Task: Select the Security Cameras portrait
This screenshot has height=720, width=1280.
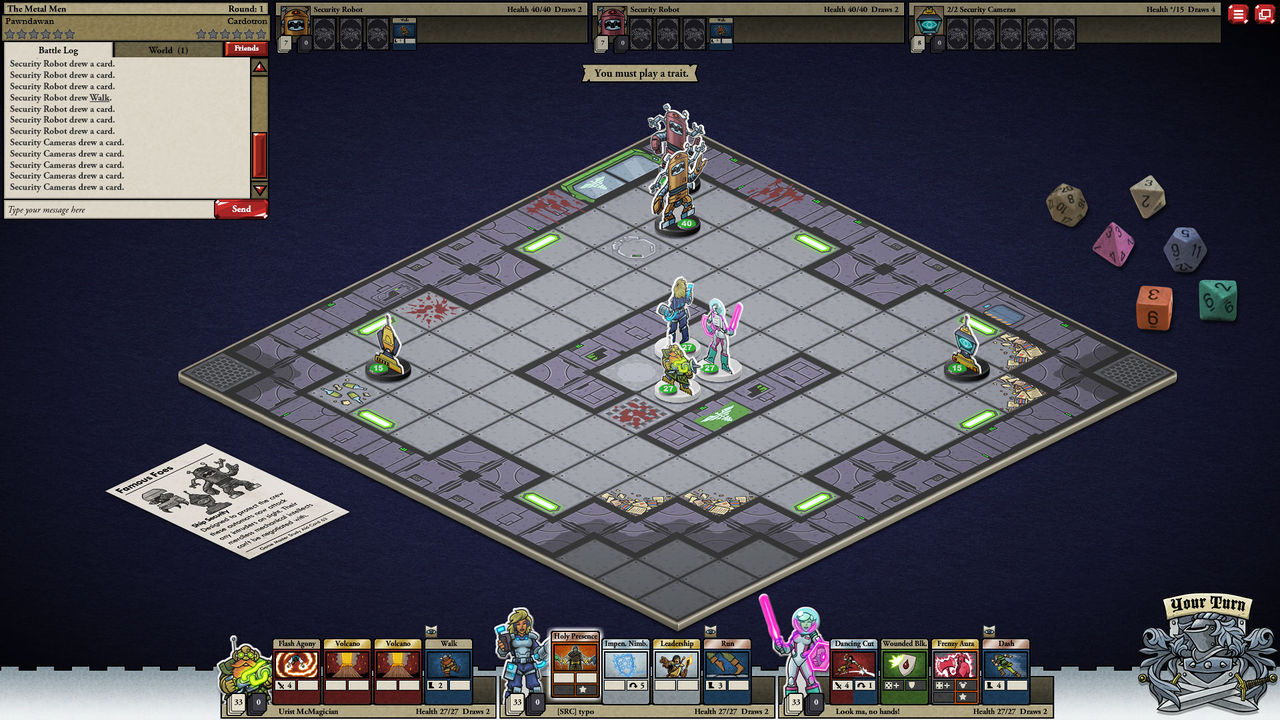Action: pos(930,24)
